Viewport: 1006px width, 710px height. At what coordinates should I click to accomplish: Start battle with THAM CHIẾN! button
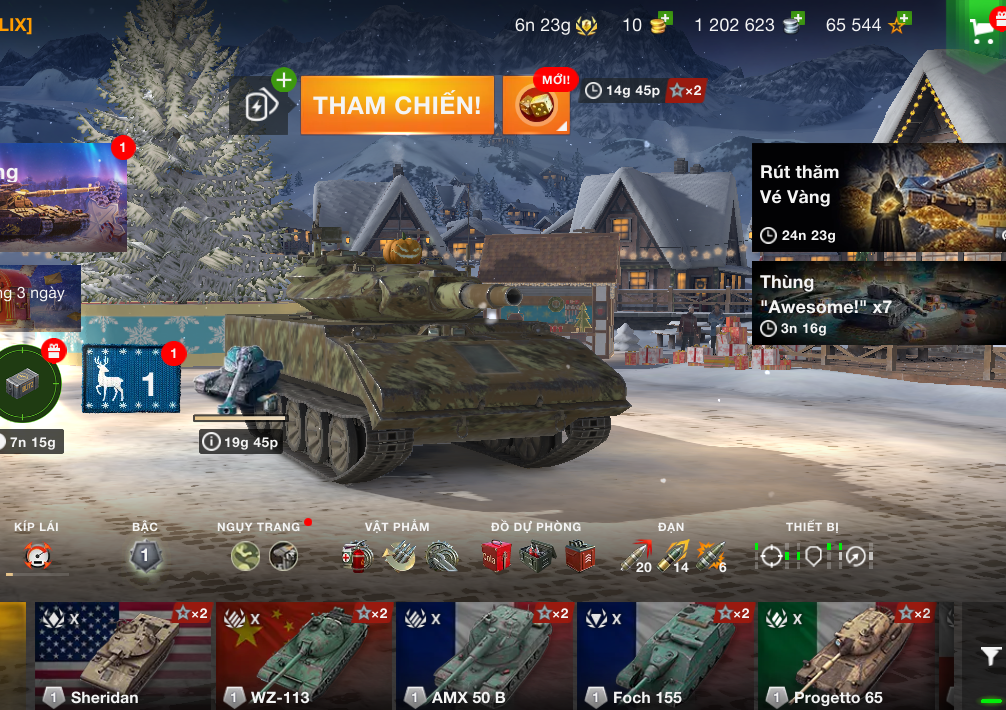(x=397, y=105)
